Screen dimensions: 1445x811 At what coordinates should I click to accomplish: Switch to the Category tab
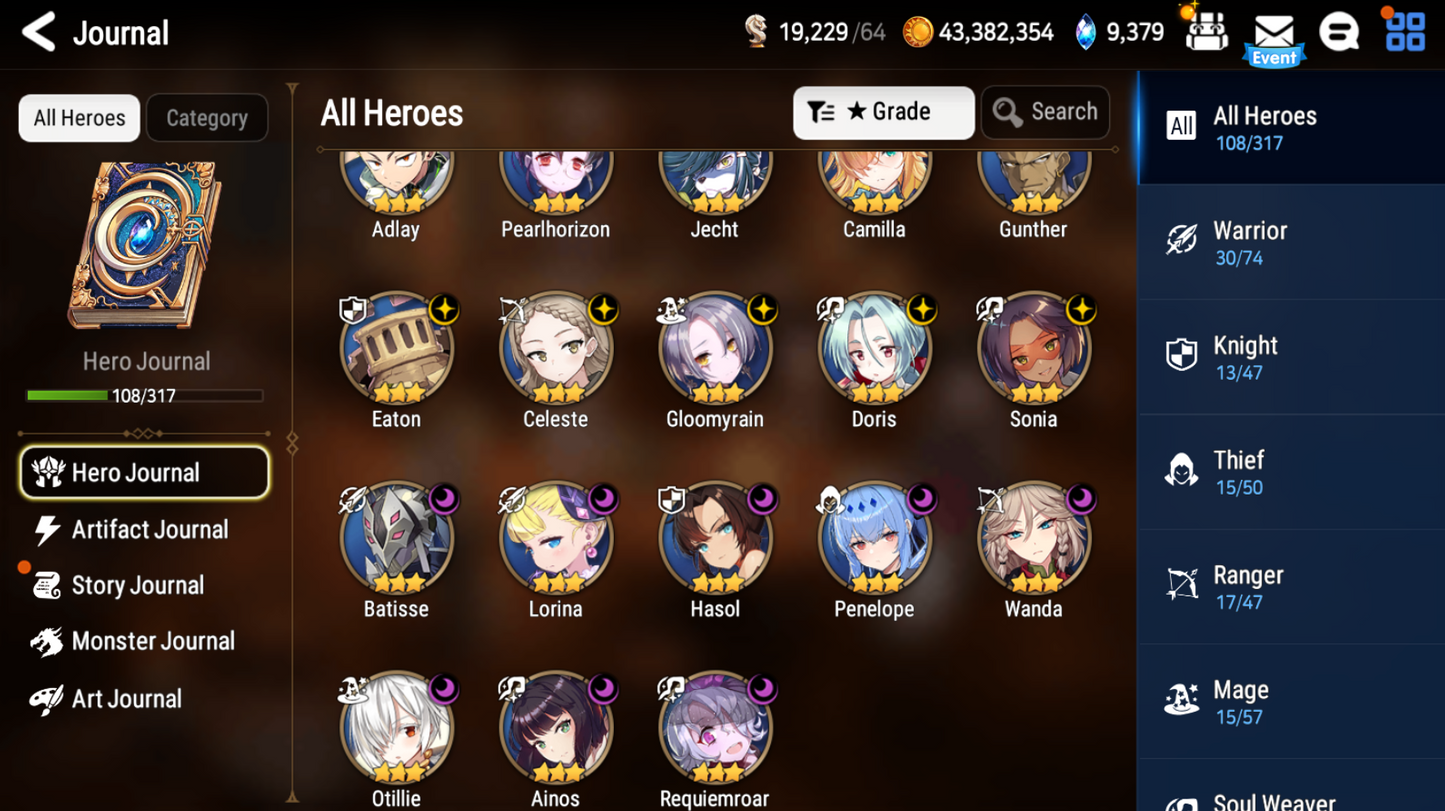pyautogui.click(x=206, y=117)
